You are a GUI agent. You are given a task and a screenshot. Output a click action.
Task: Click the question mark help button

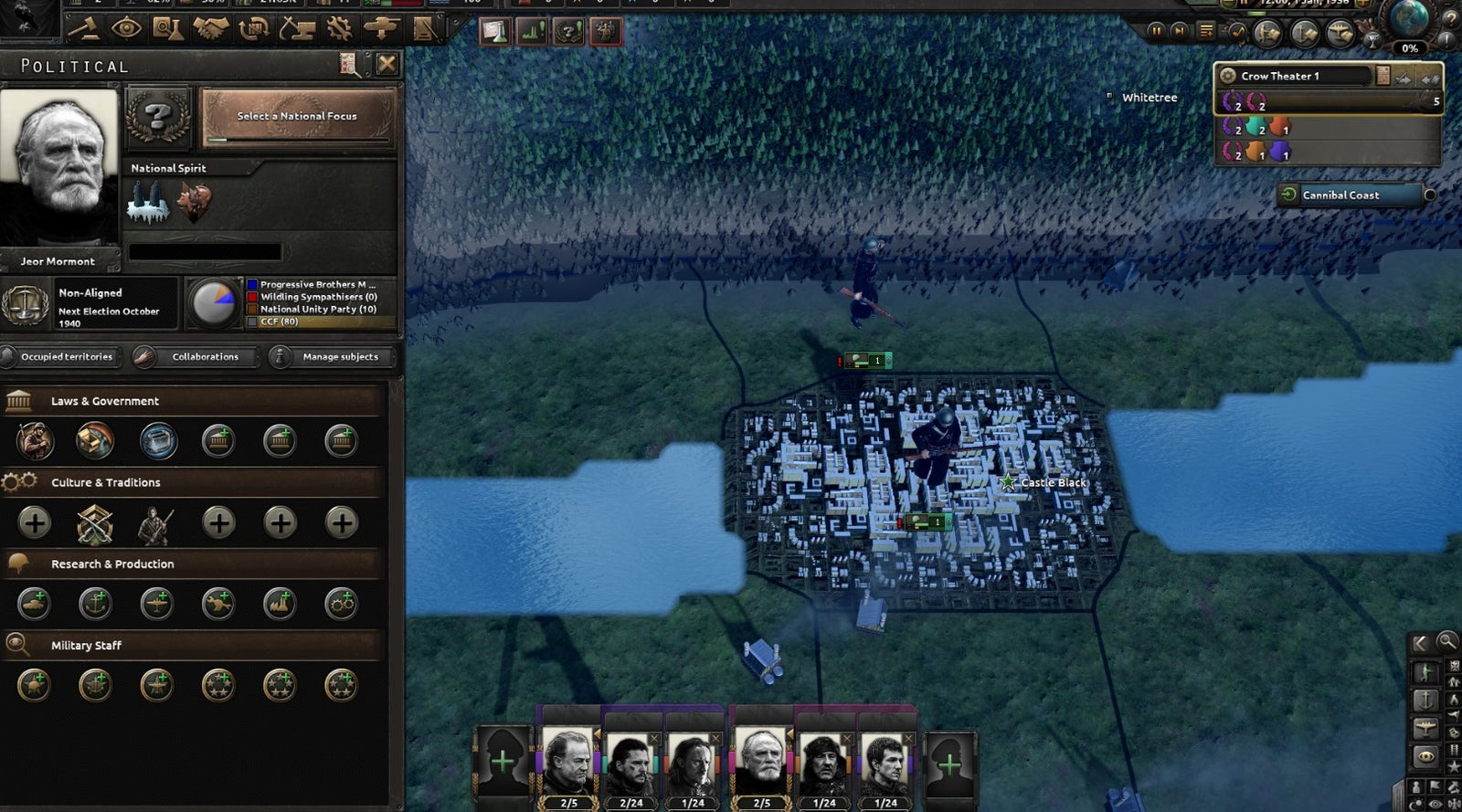click(x=1448, y=20)
